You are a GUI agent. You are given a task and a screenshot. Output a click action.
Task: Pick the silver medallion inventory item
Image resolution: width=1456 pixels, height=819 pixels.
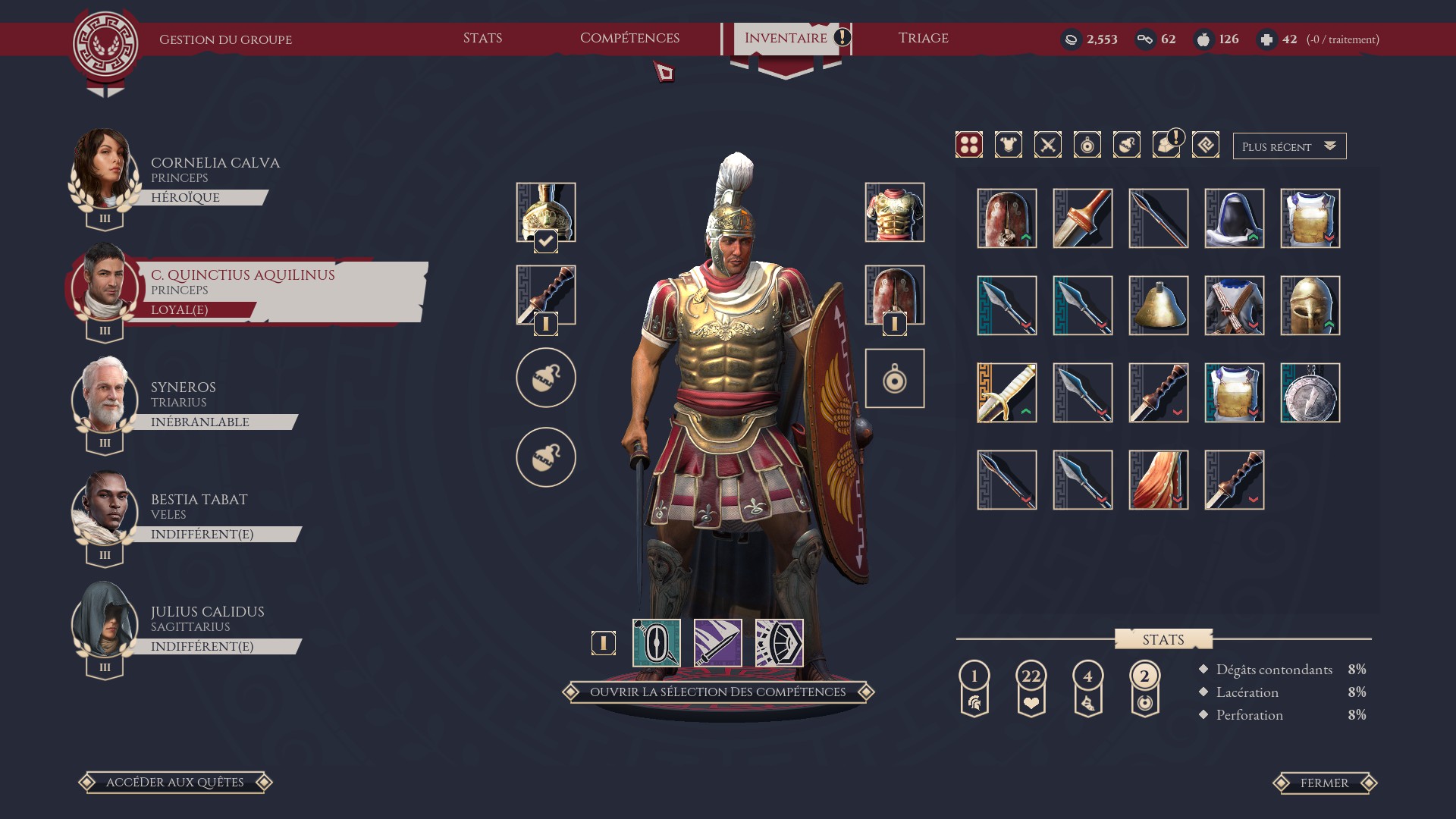[1310, 393]
